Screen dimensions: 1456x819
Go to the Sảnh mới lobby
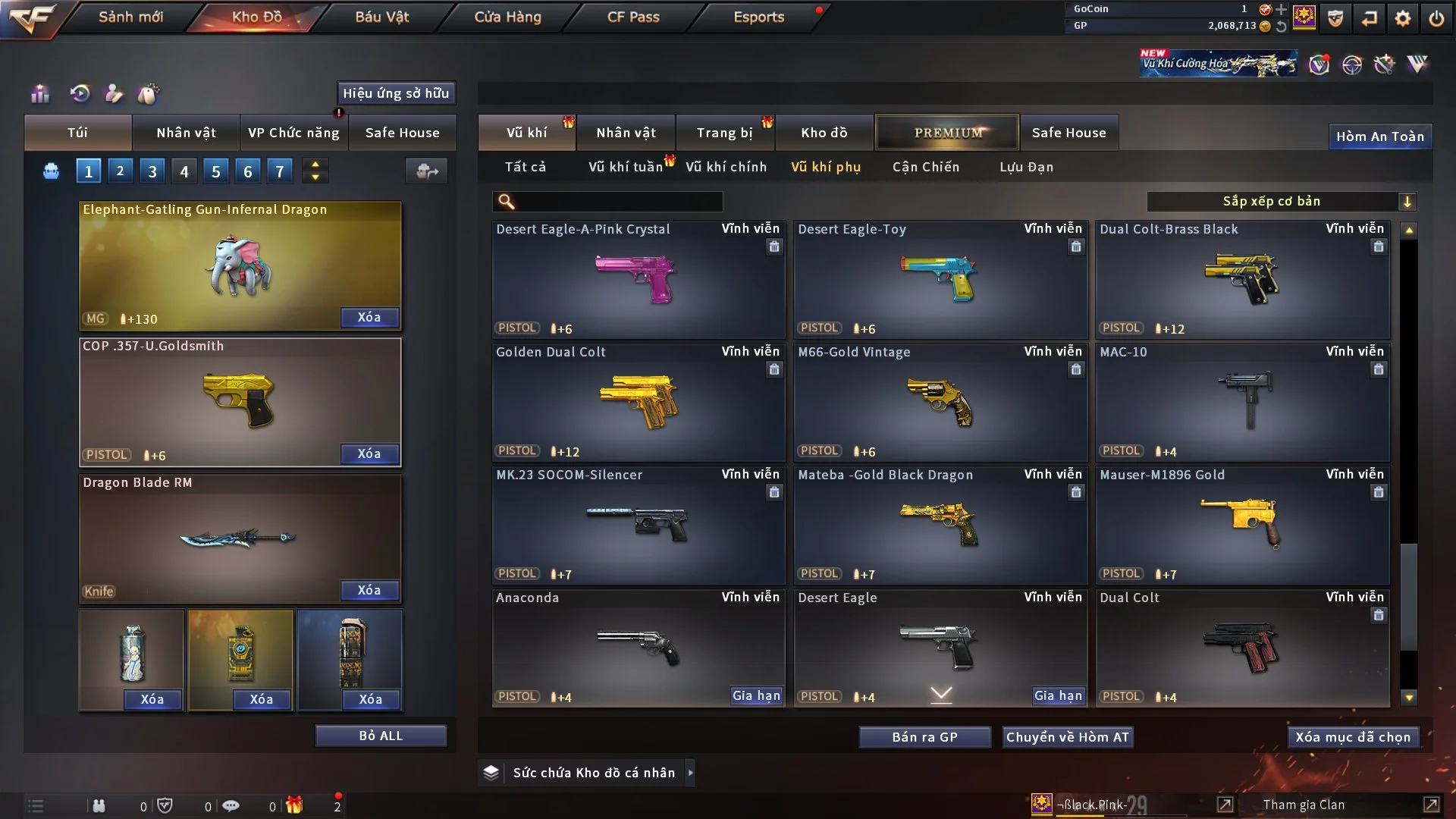click(x=130, y=17)
